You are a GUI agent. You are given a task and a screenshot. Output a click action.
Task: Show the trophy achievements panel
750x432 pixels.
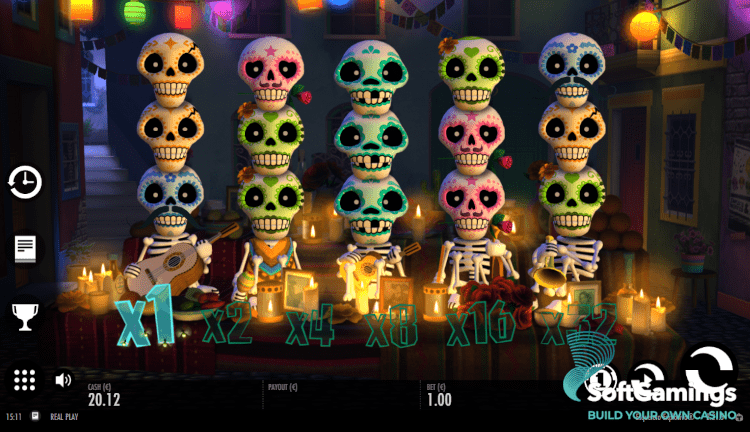click(x=25, y=317)
